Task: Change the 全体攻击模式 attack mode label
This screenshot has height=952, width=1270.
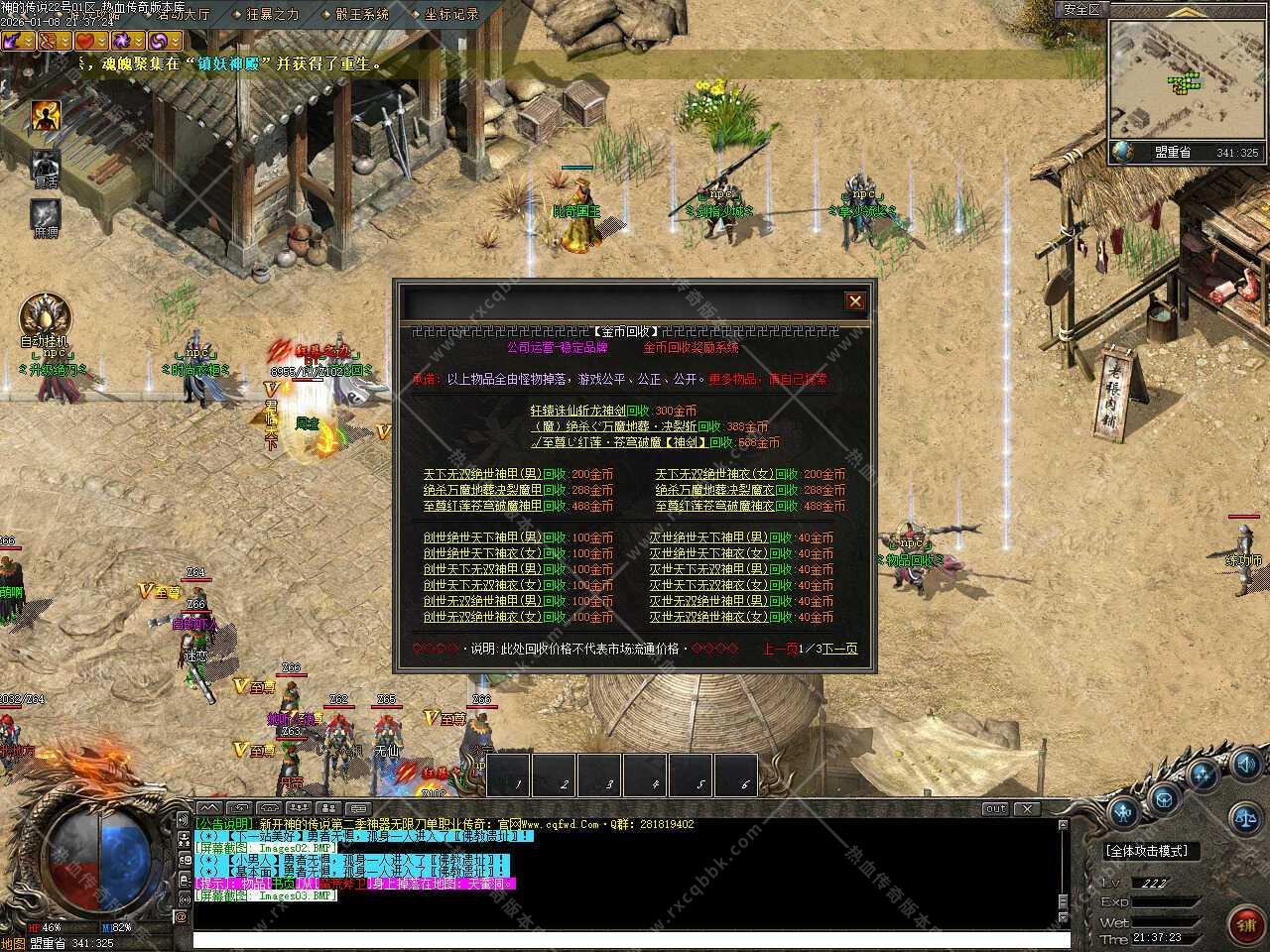Action: click(x=1146, y=851)
